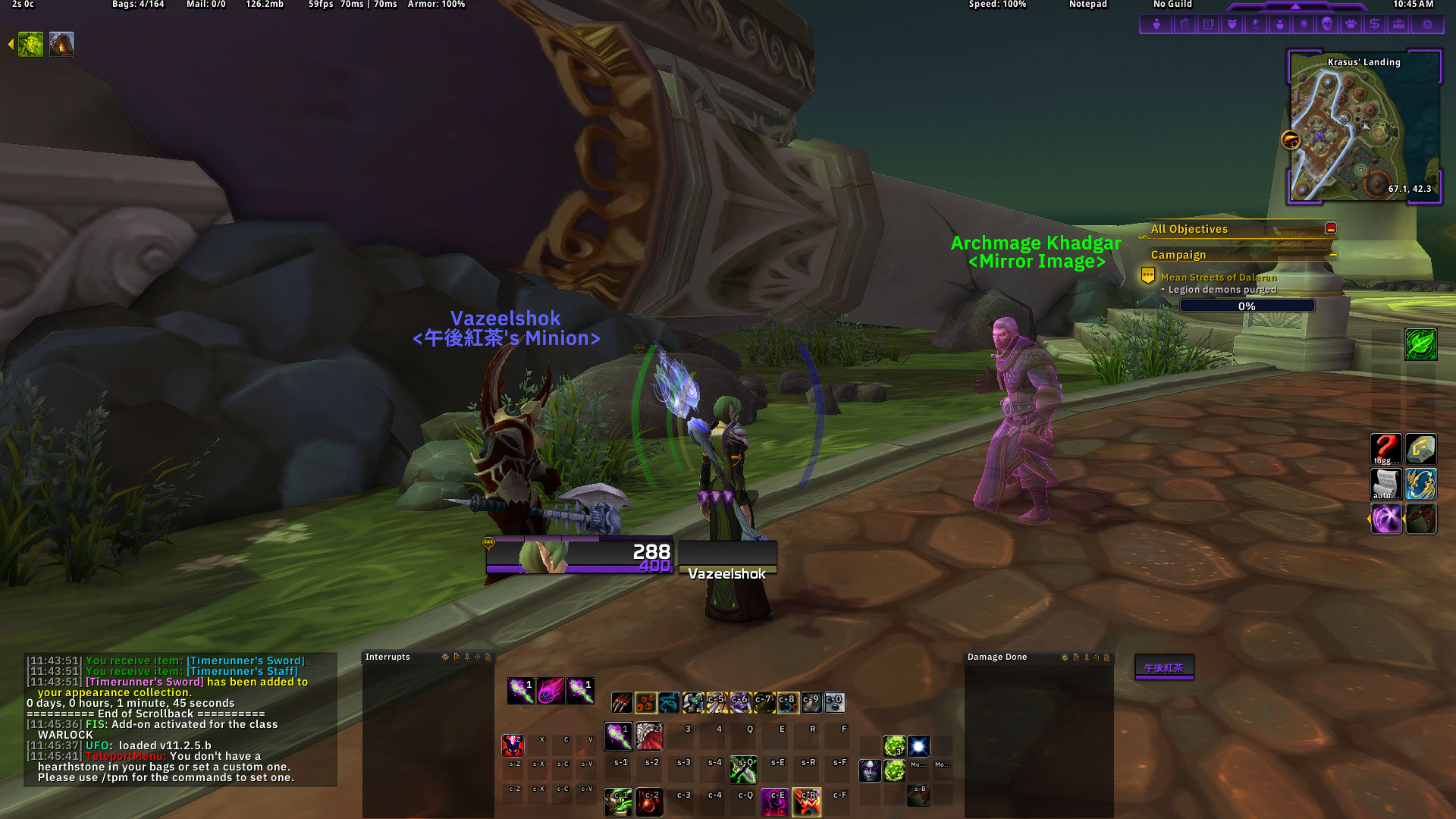
Task: Open the game menu gear button
Action: (x=1427, y=24)
